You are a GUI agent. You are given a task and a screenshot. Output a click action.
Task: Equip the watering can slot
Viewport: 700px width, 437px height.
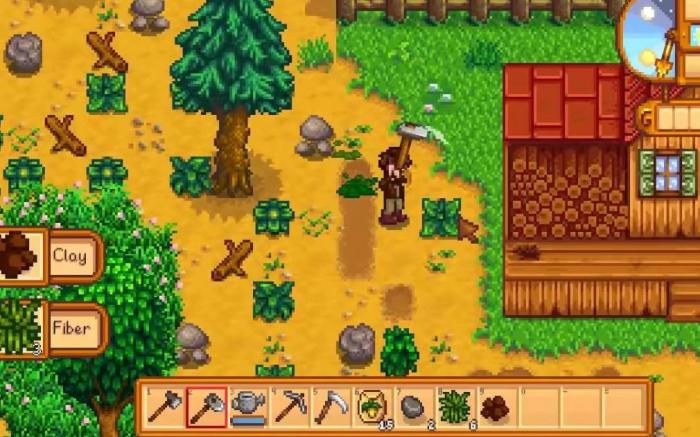point(248,407)
